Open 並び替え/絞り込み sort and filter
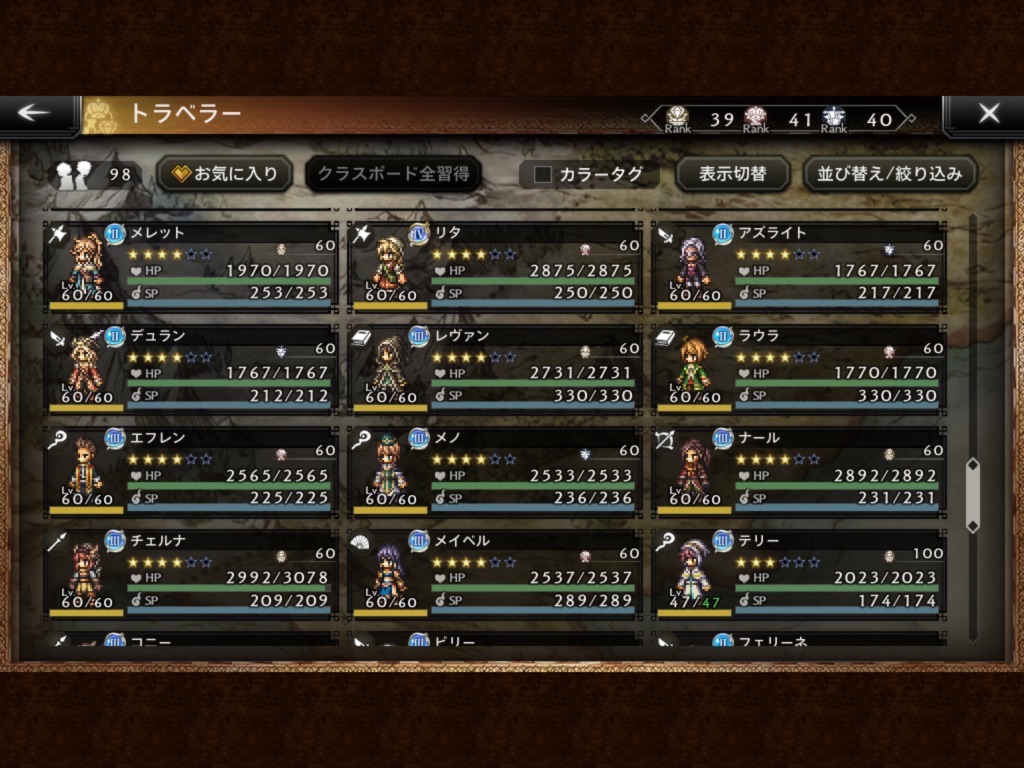 pos(890,174)
